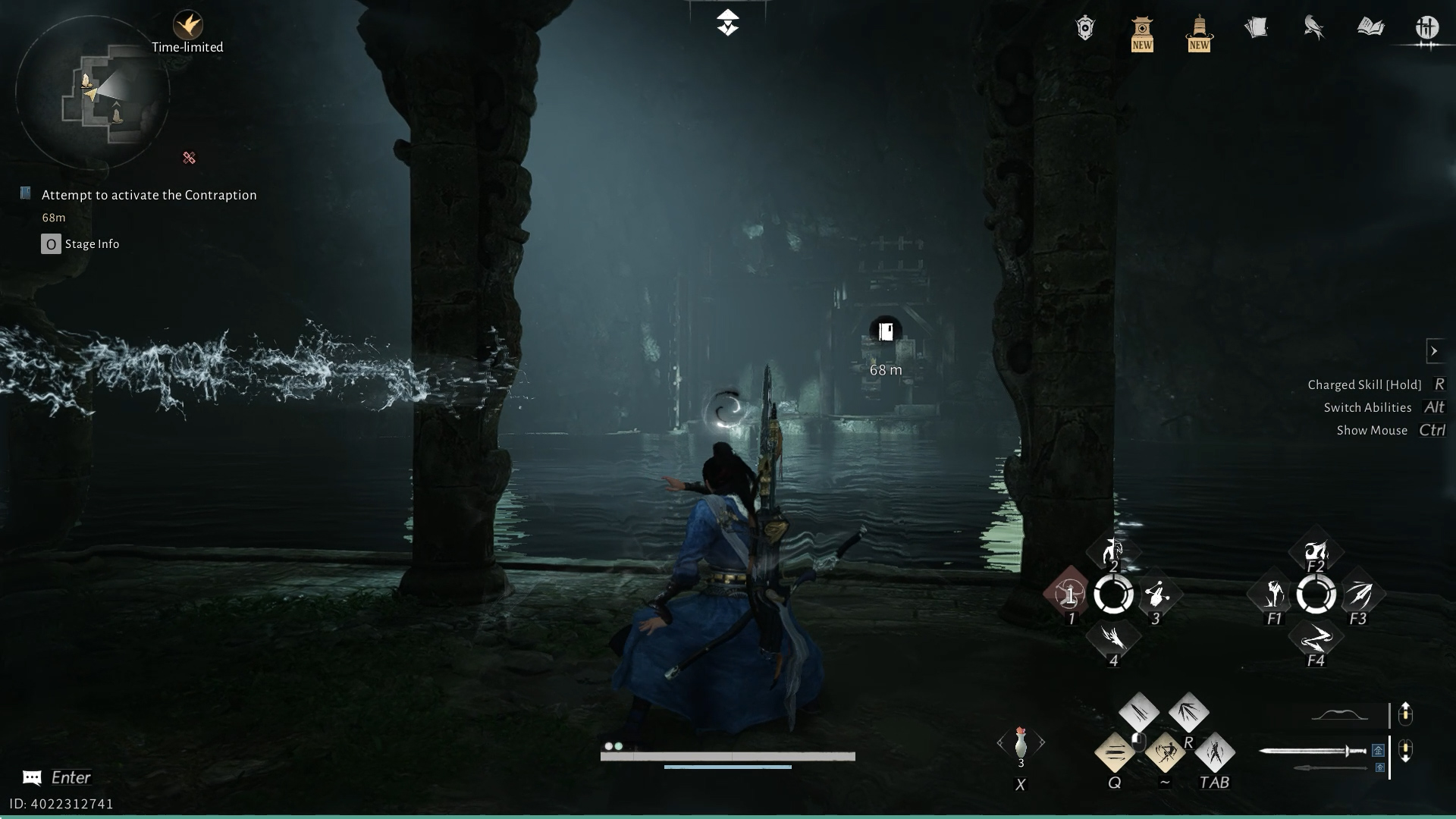Activate the red cooldown skill in slot 1
The height and width of the screenshot is (819, 1456).
pyautogui.click(x=1069, y=595)
